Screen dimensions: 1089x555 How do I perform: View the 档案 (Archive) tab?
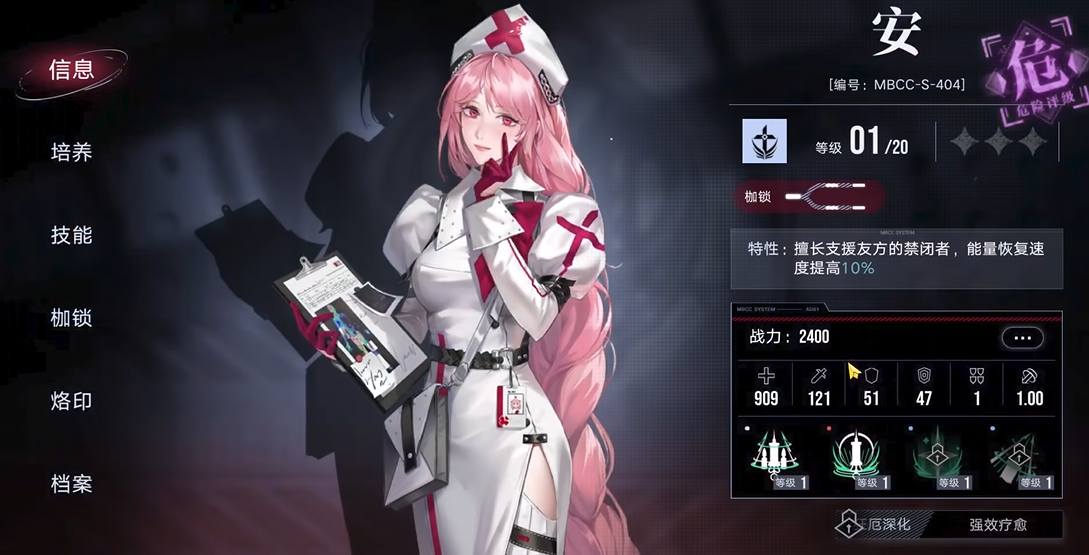72,484
